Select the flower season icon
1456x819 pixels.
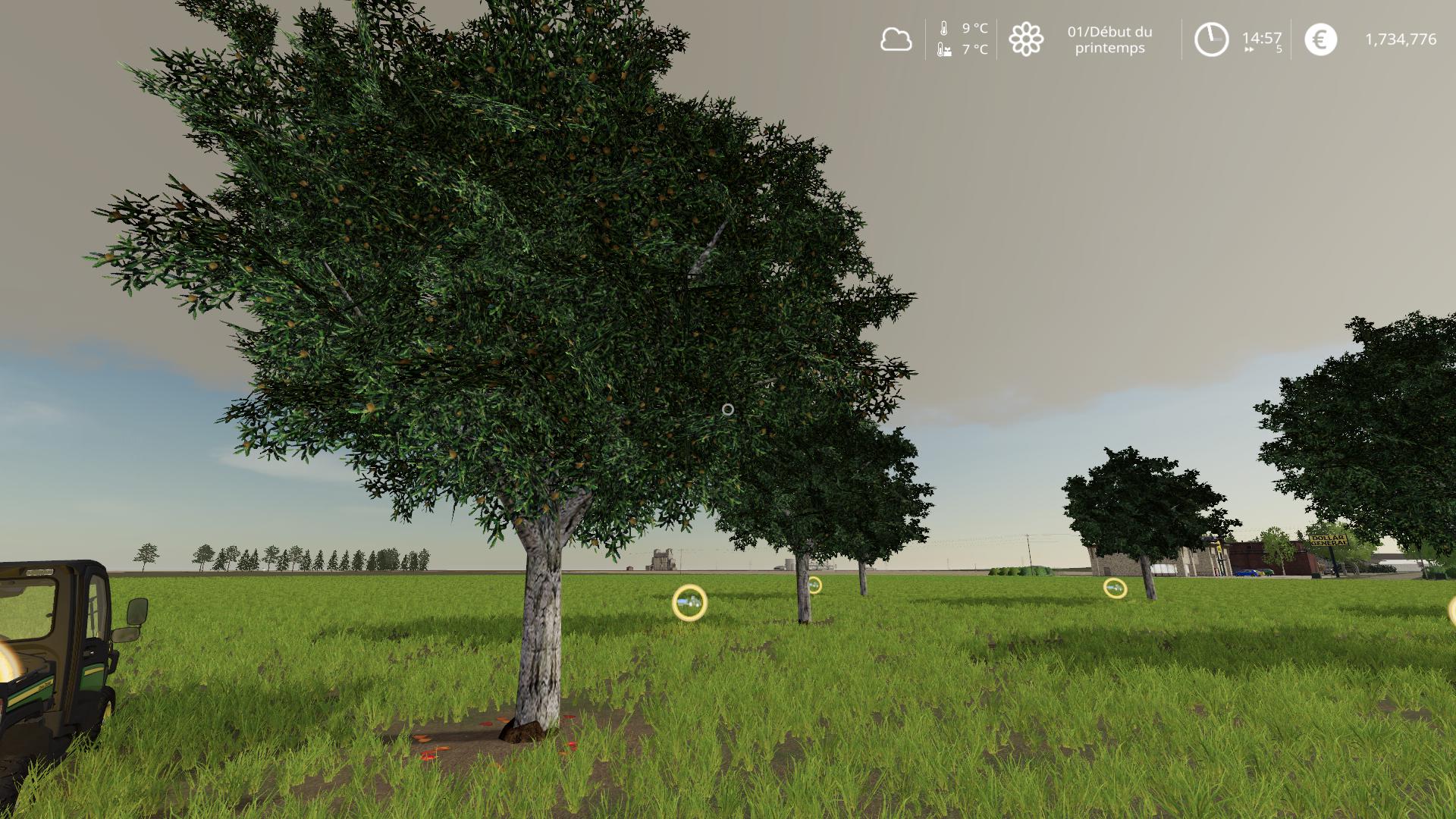1026,39
